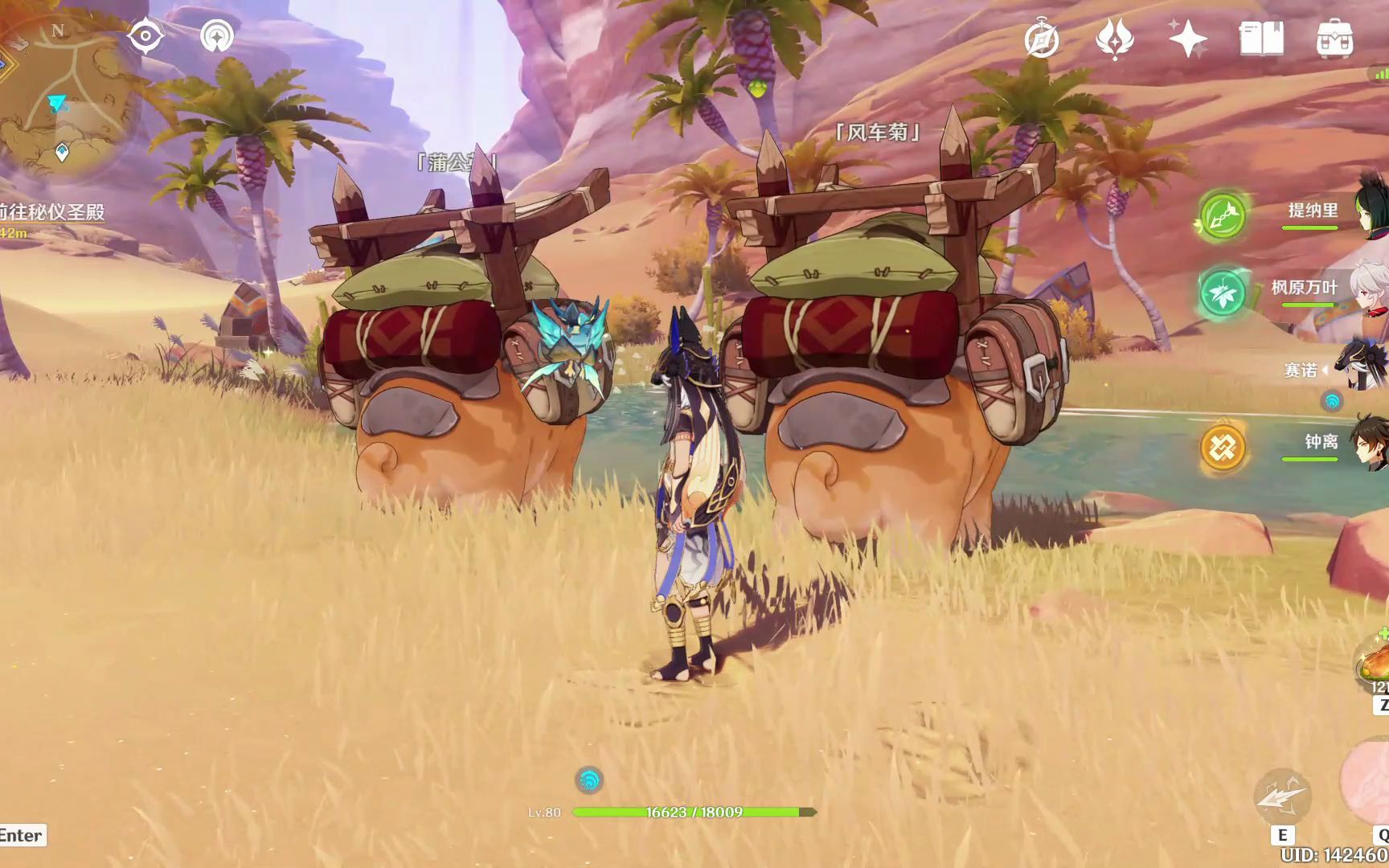Switch to party member 枫原万叶

[1305, 289]
